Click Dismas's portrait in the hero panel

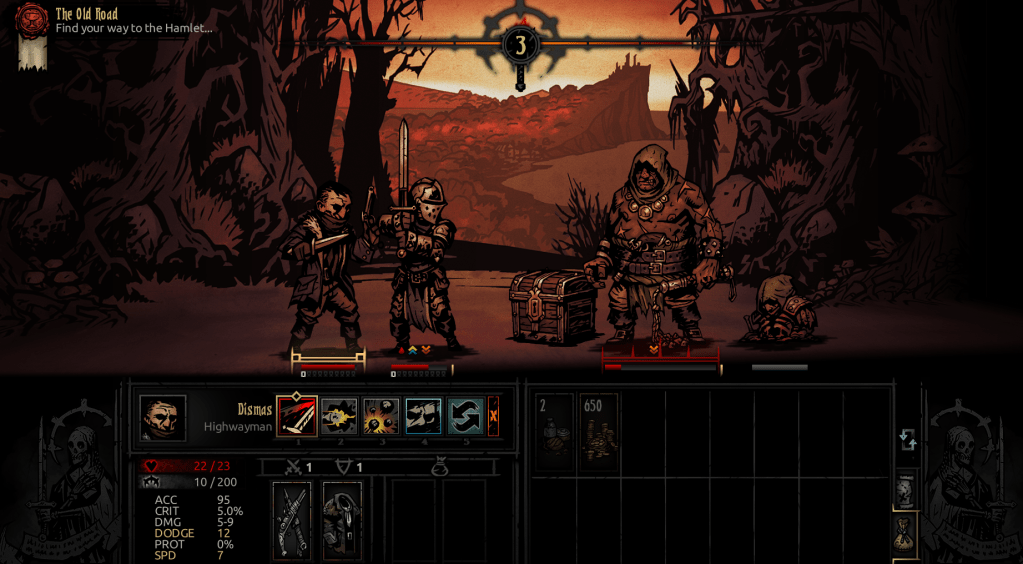point(163,418)
